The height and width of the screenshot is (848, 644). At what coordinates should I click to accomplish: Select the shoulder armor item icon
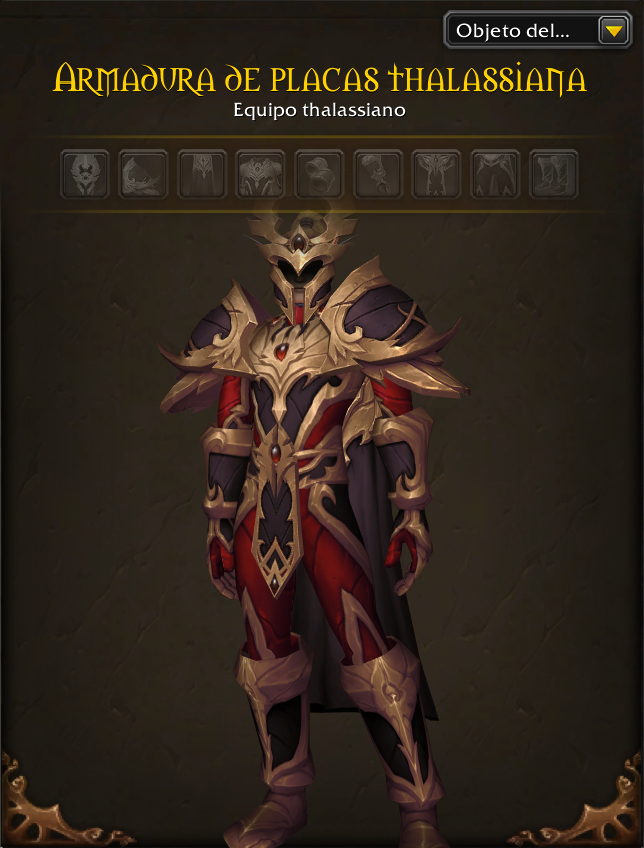pos(143,175)
